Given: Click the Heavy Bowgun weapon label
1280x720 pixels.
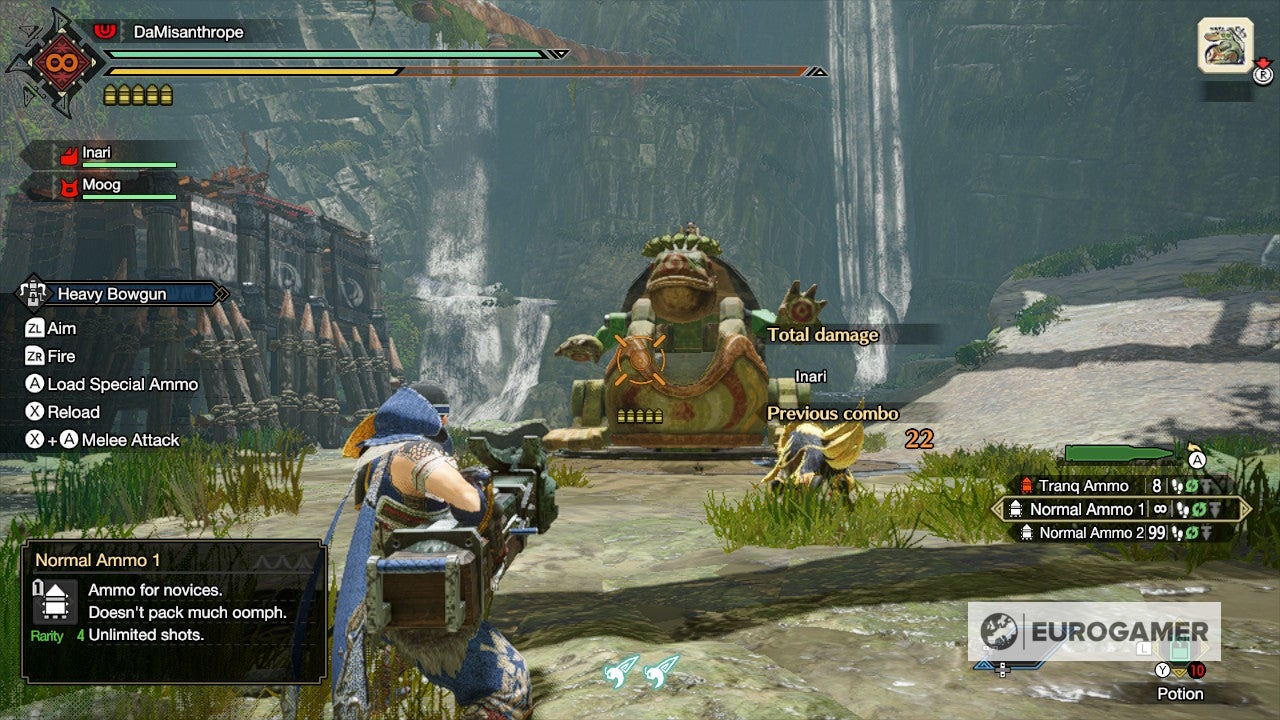Looking at the screenshot, I should click(112, 294).
